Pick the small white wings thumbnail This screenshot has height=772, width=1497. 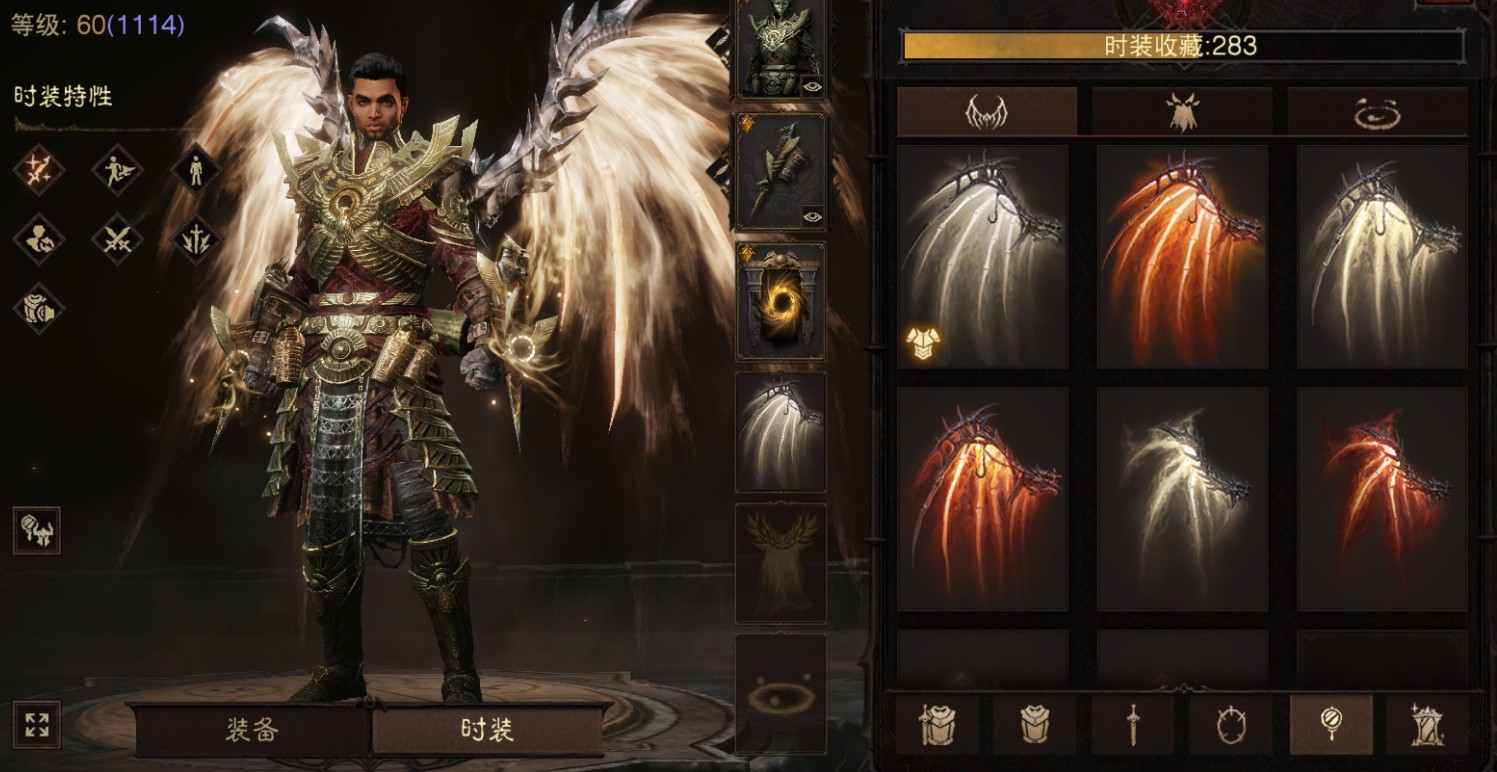pos(1182,499)
